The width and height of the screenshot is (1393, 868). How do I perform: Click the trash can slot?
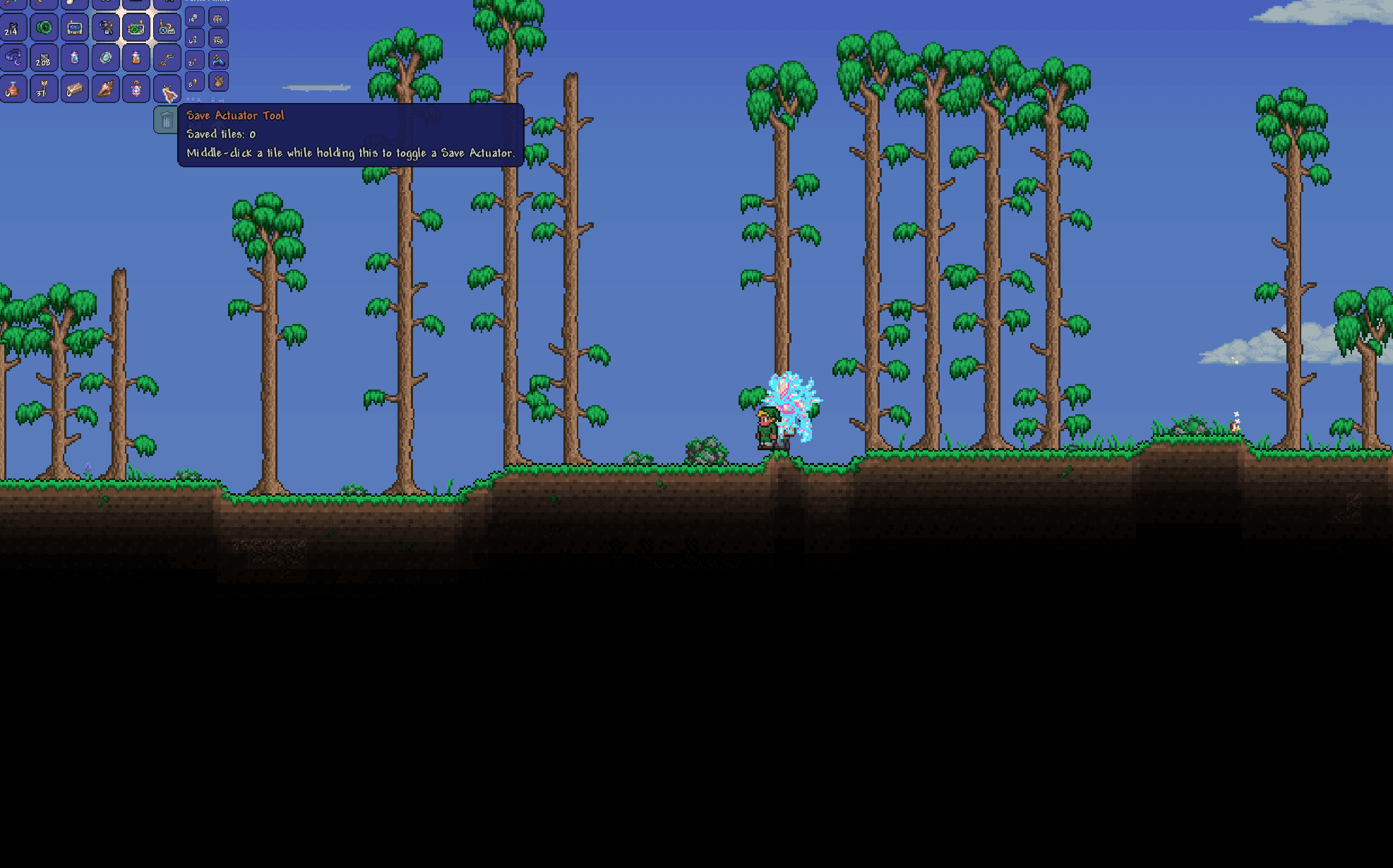pos(167,120)
